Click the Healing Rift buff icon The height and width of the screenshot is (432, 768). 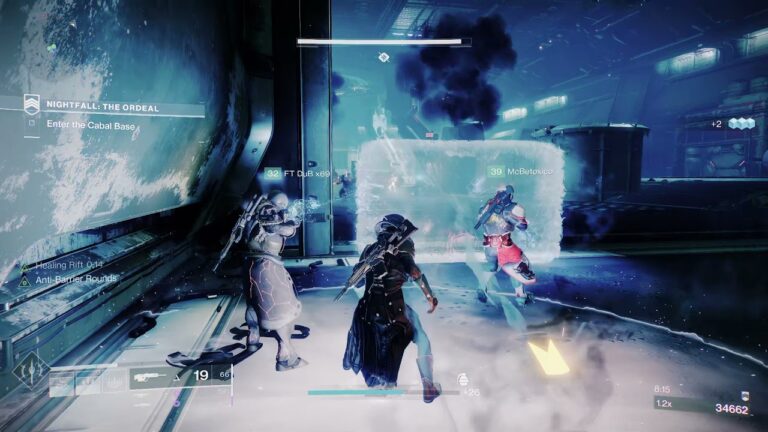tap(24, 266)
